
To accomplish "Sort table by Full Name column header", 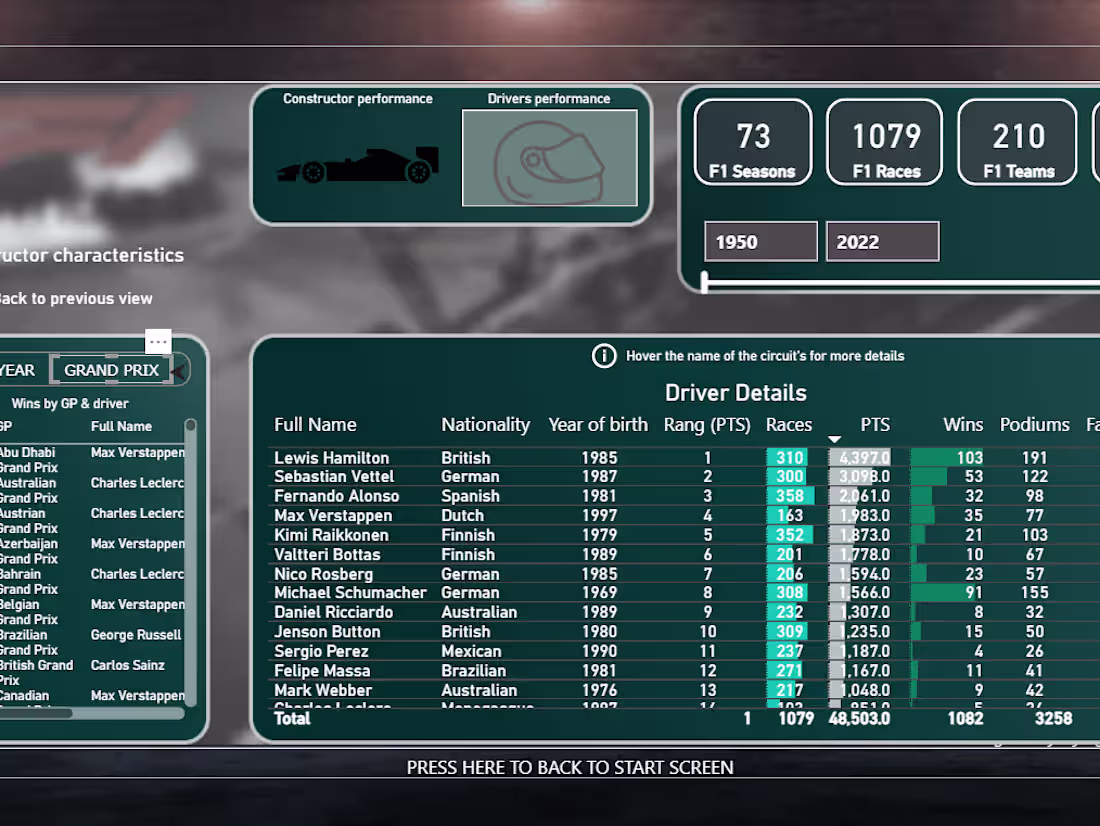I will pyautogui.click(x=315, y=425).
